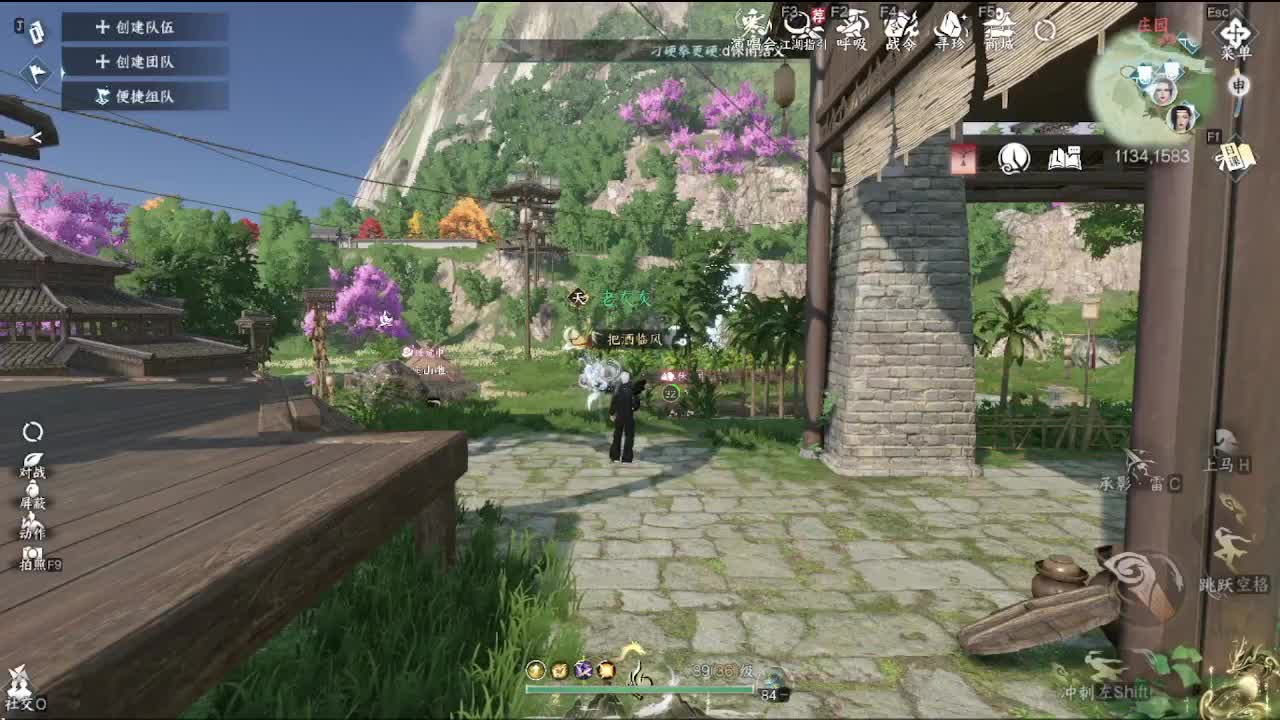This screenshot has width=1280, height=720.
Task: Open the 商城 shop icon
Action: [x=998, y=27]
